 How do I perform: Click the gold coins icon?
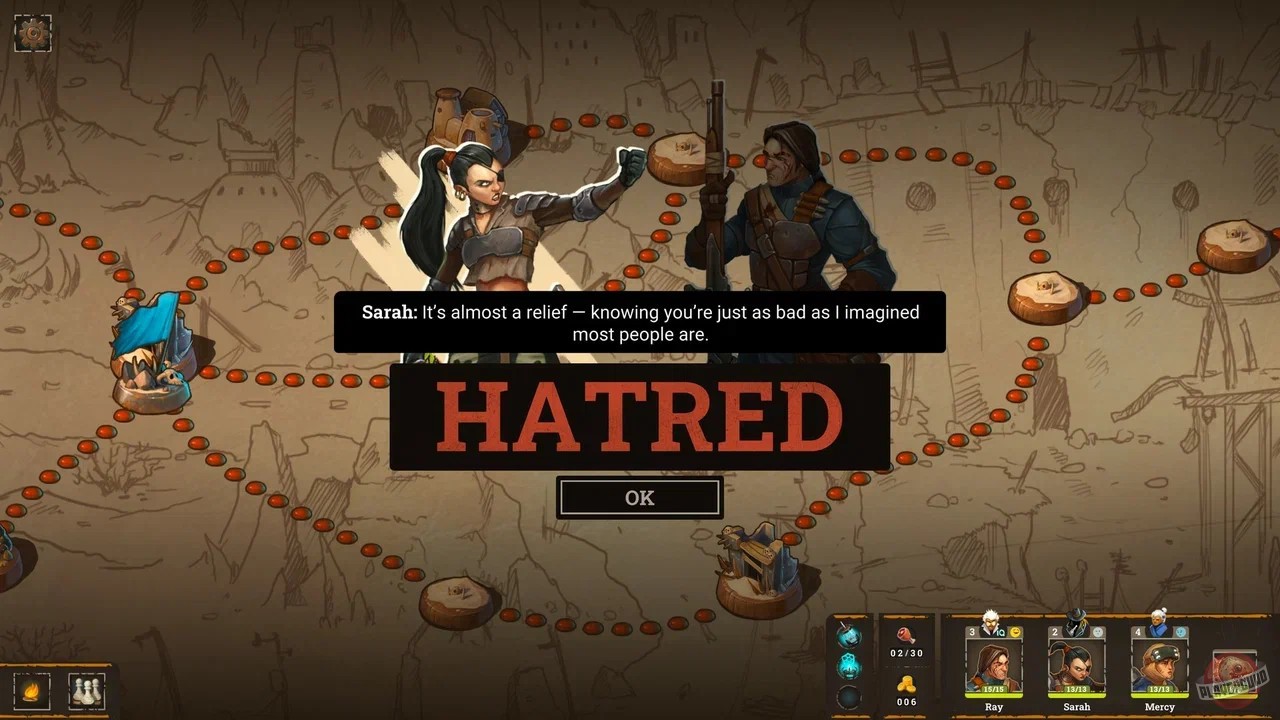point(907,685)
